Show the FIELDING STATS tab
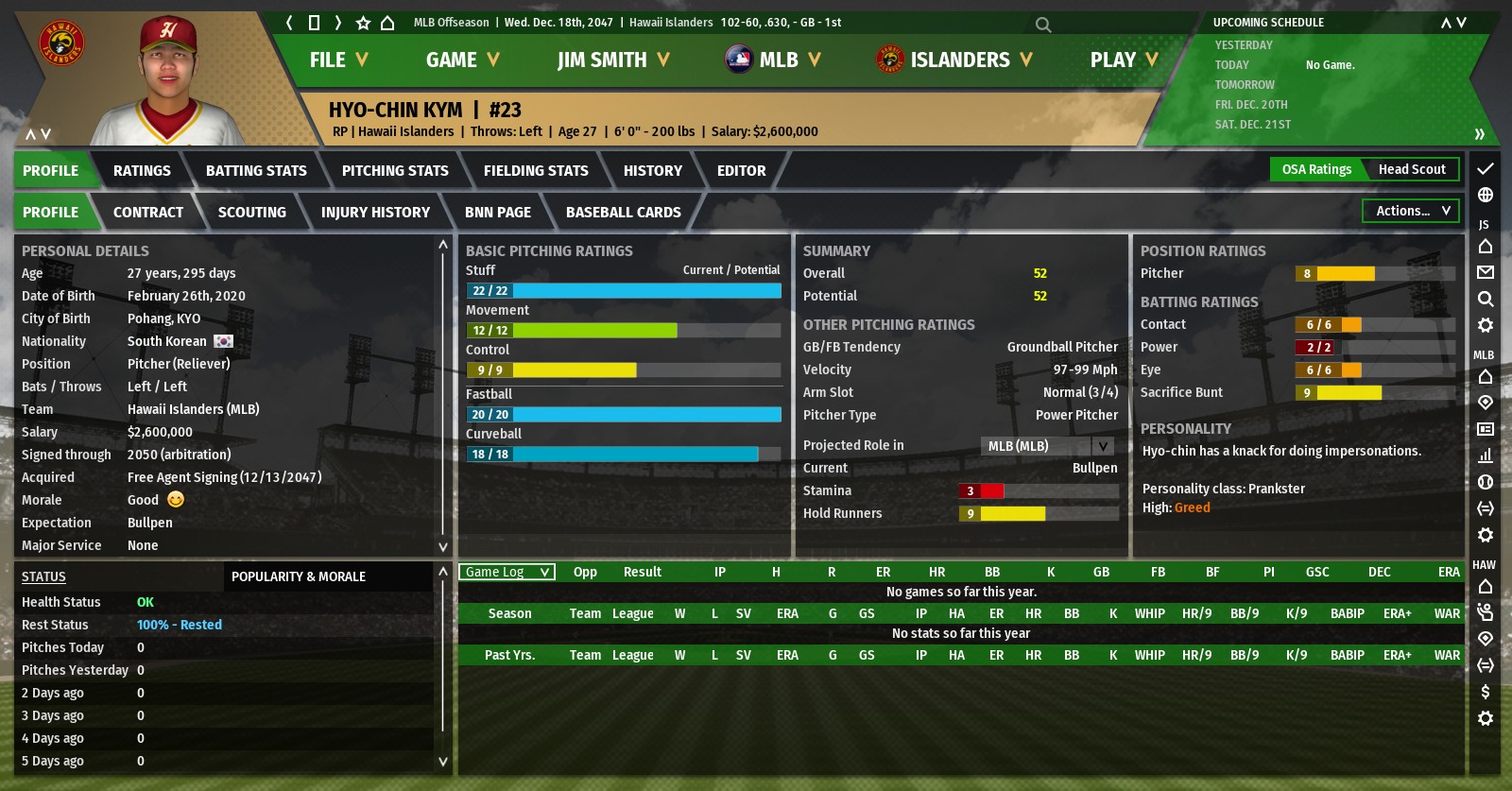 click(x=536, y=171)
